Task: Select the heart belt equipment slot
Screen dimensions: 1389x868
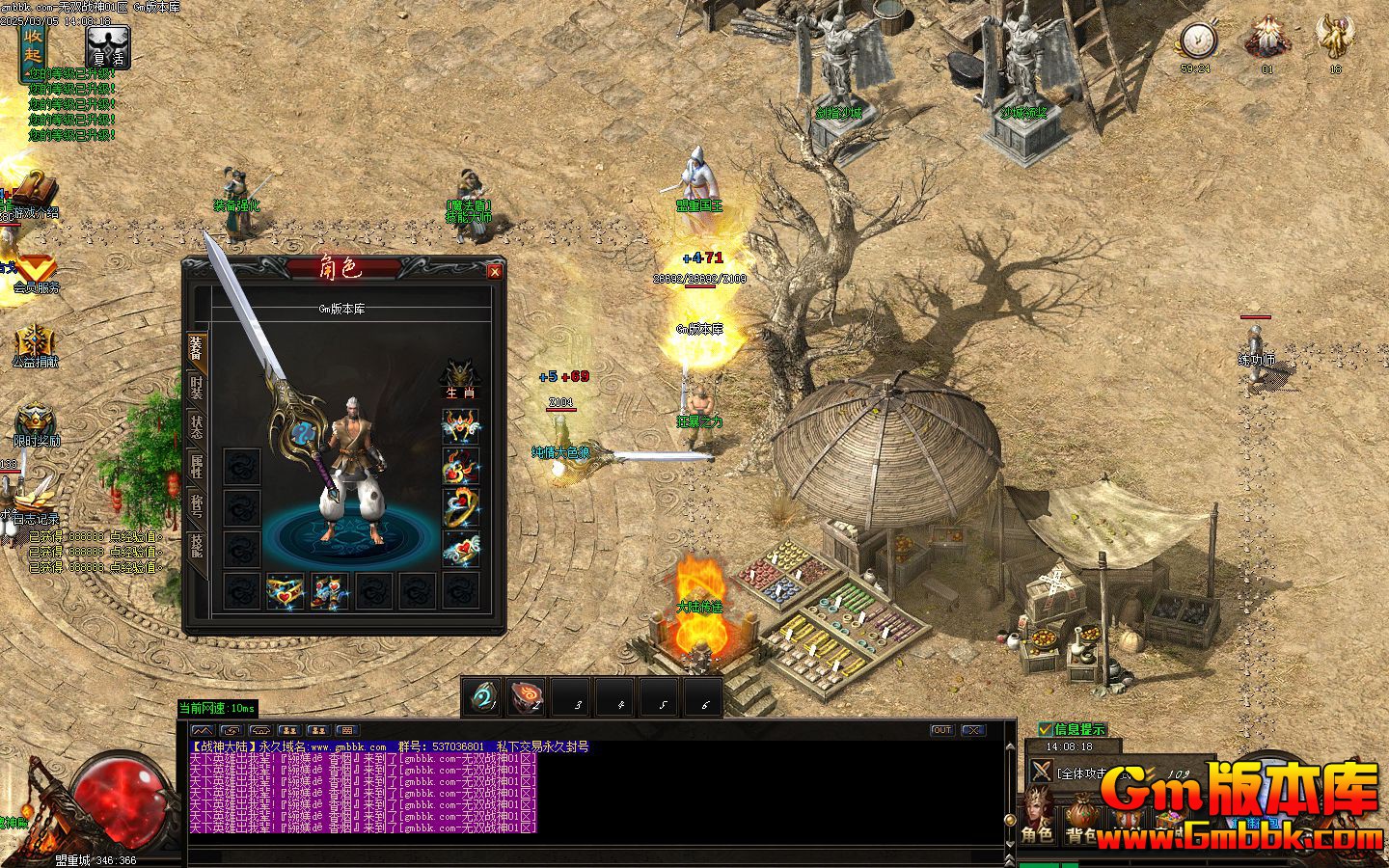Action: pos(286,591)
